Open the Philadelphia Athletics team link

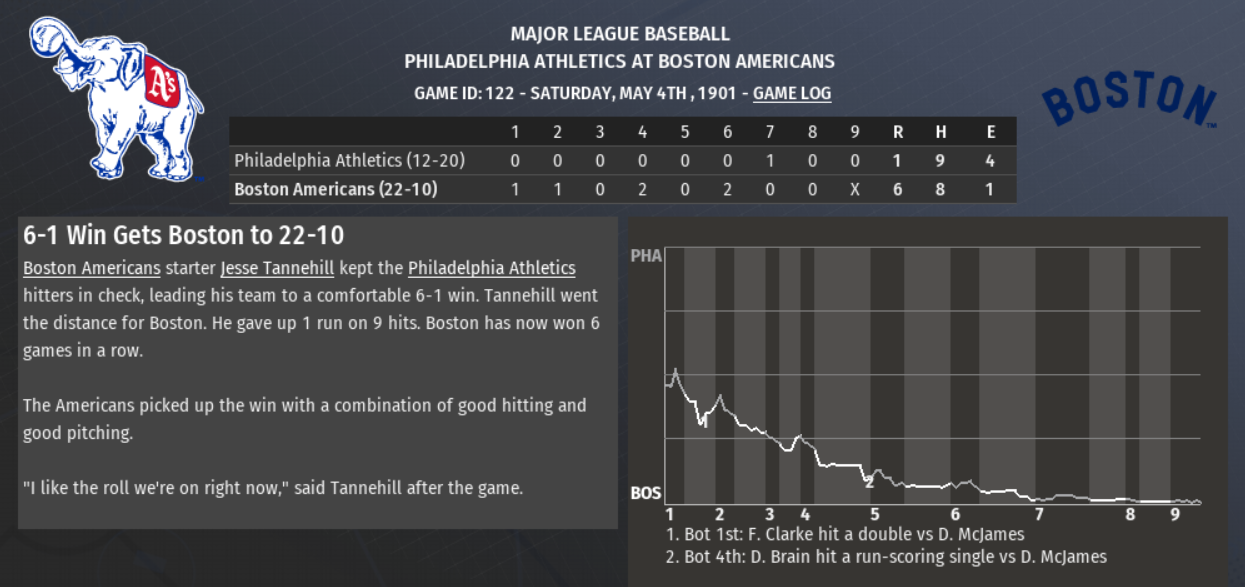tap(491, 268)
